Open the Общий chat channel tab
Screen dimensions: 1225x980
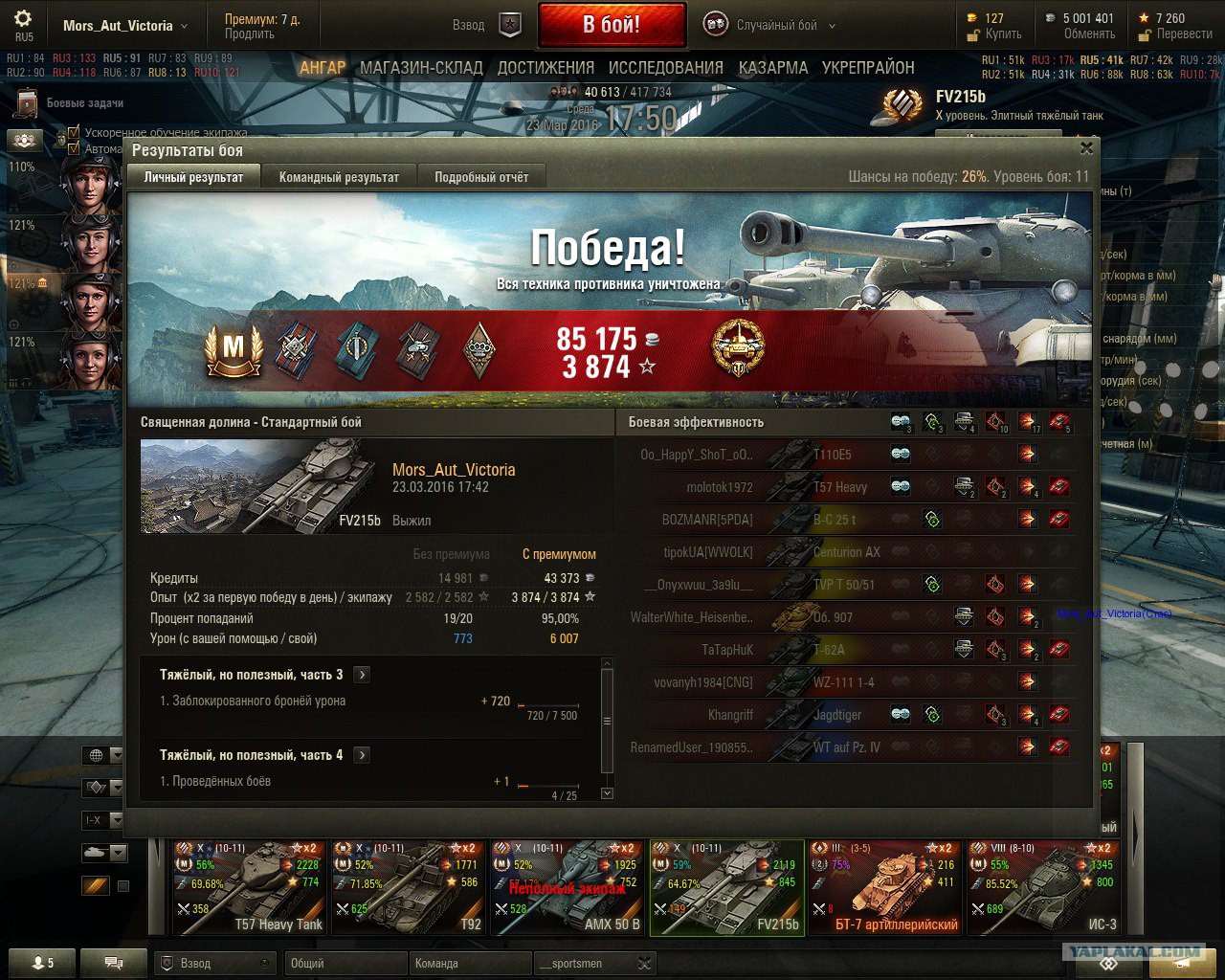(x=345, y=964)
